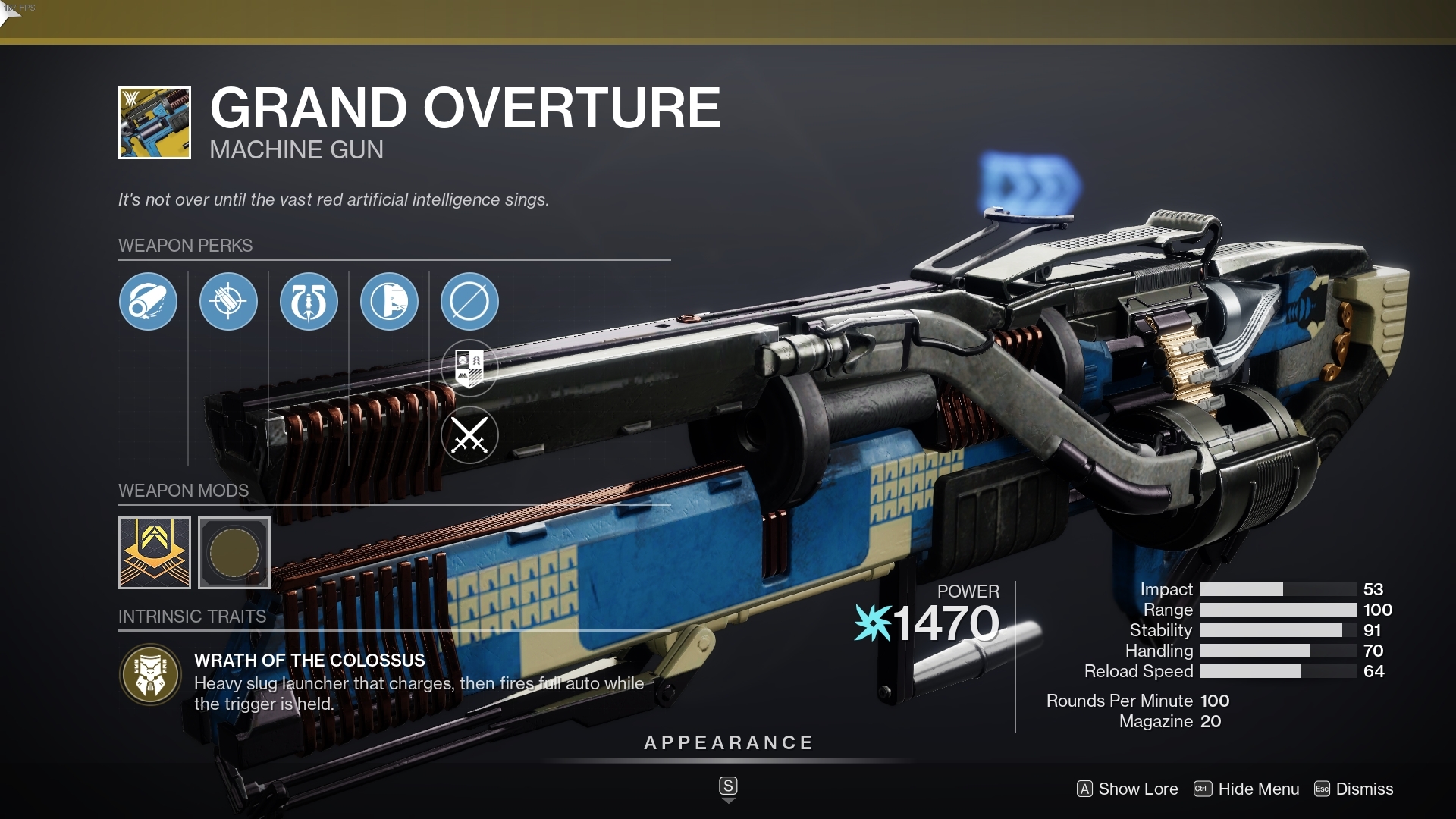This screenshot has height=819, width=1456.
Task: Select the Intrinsic Traits section header
Action: 193,617
